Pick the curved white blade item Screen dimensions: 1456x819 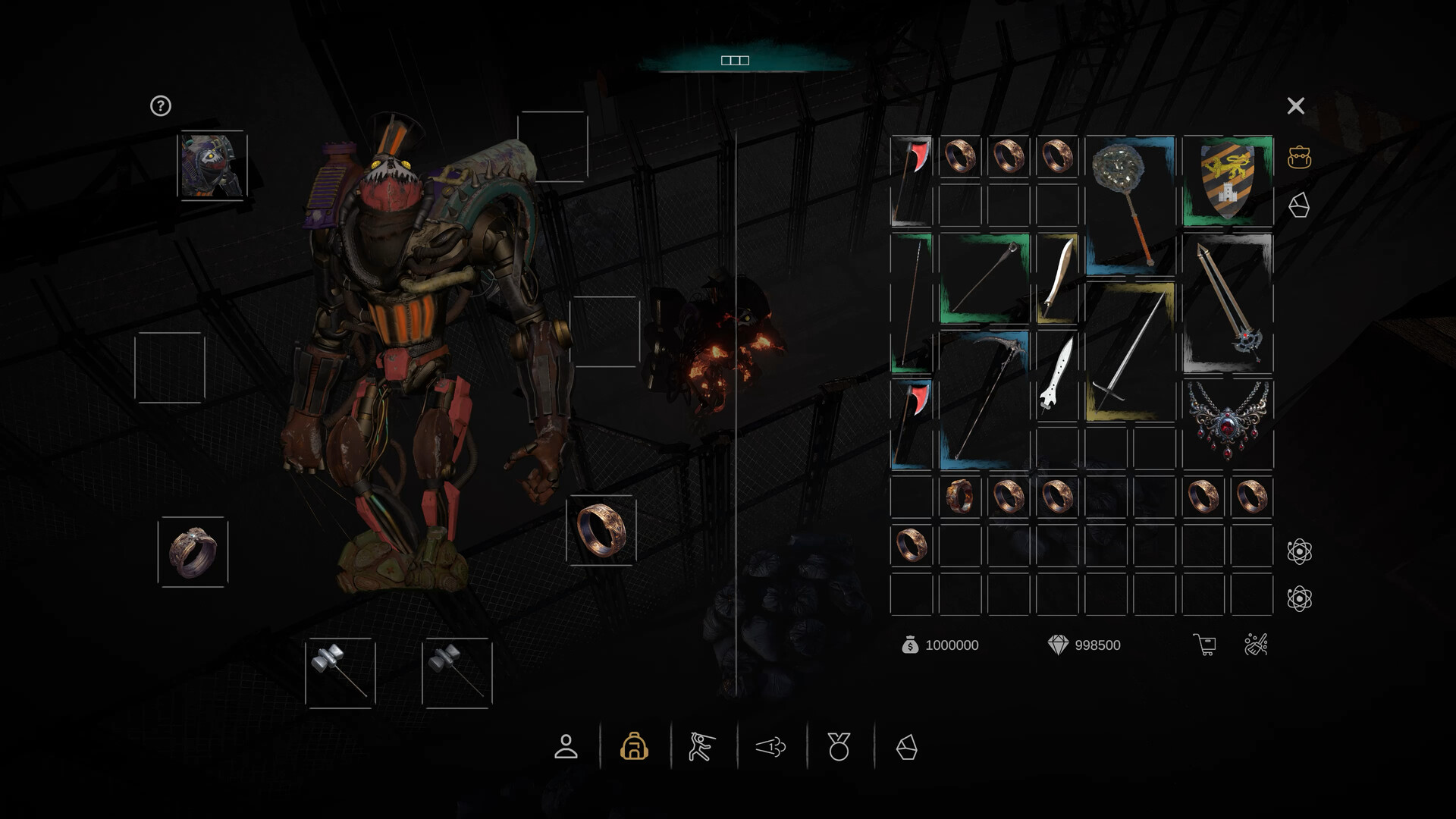(1057, 278)
